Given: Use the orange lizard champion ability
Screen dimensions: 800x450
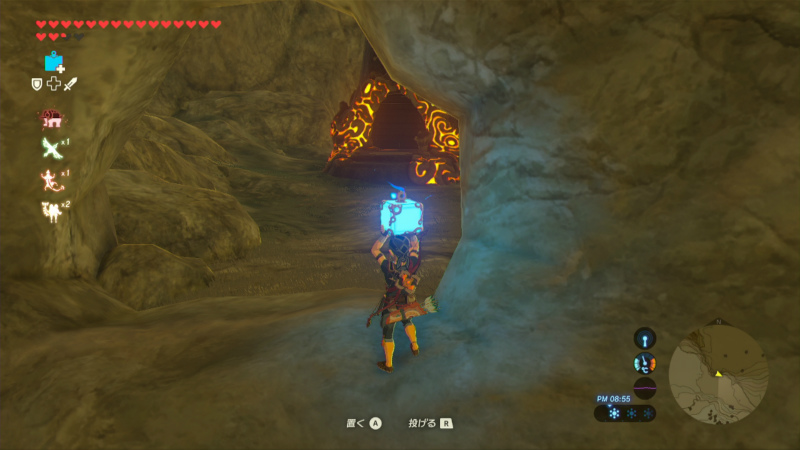Looking at the screenshot, I should 50,179.
